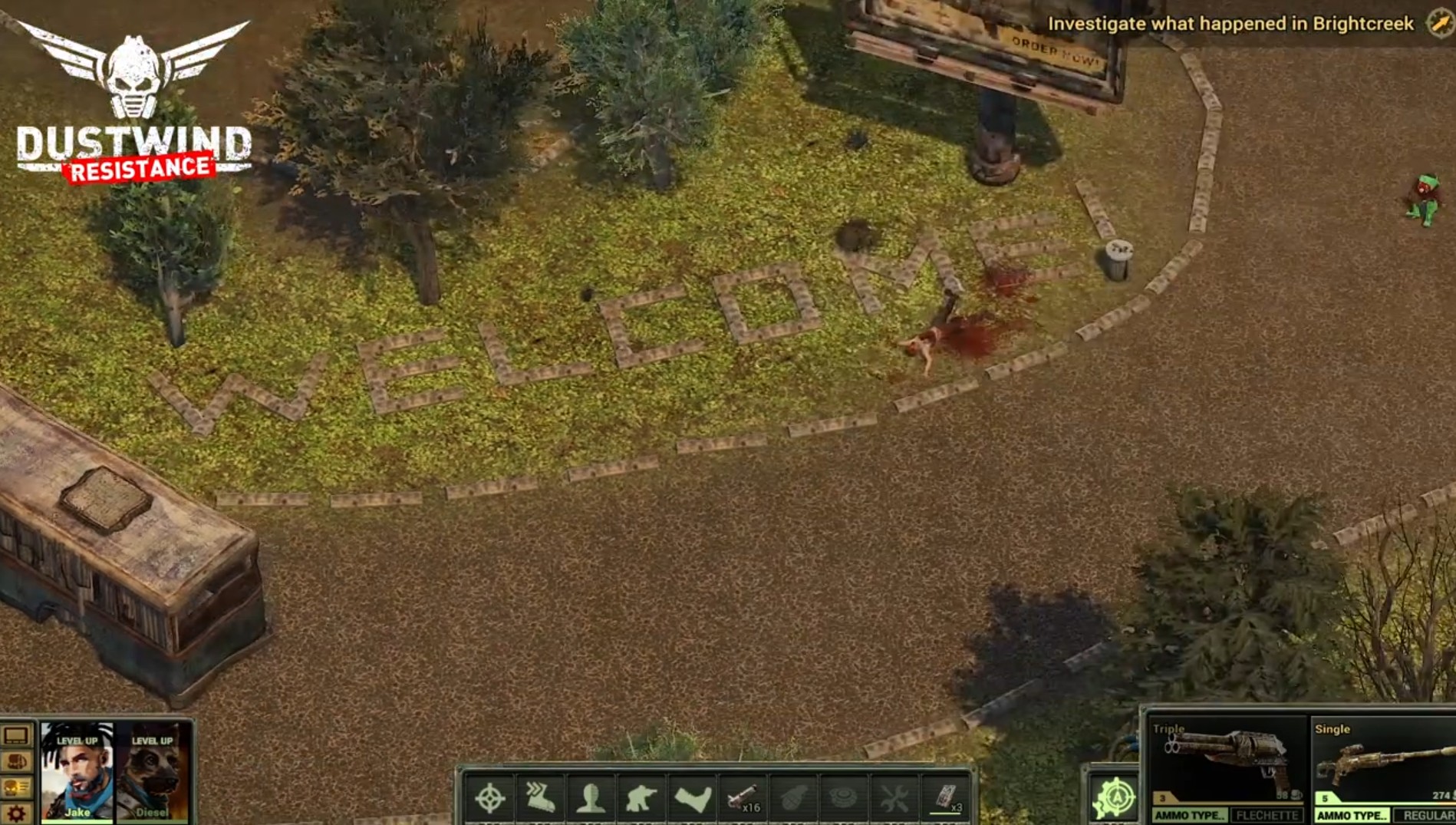1456x825 pixels.
Task: Click LEVEL UP on Diesel's portrait
Action: pyautogui.click(x=153, y=741)
